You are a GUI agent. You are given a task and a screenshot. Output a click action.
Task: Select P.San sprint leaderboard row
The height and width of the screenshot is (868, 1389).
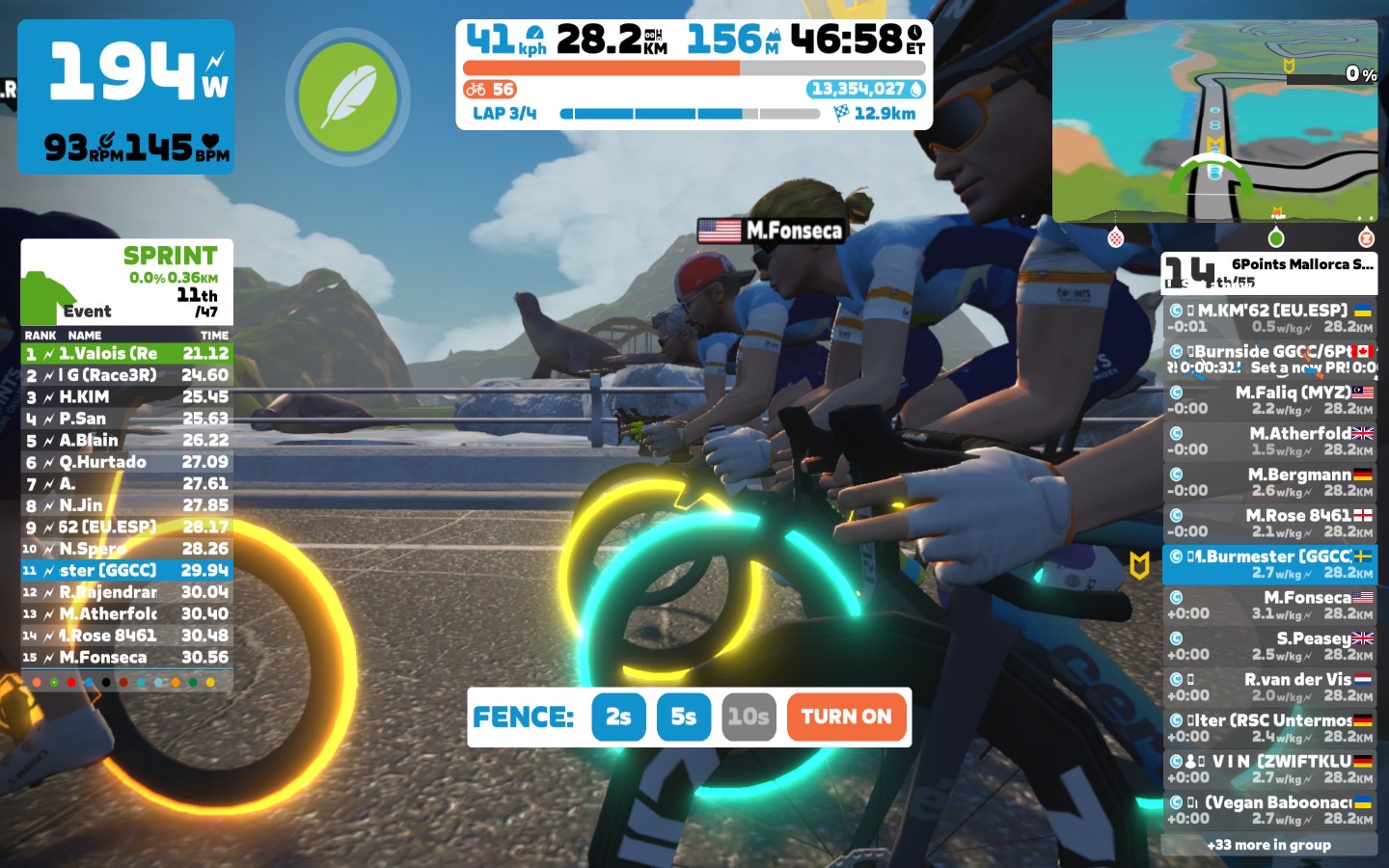(126, 419)
